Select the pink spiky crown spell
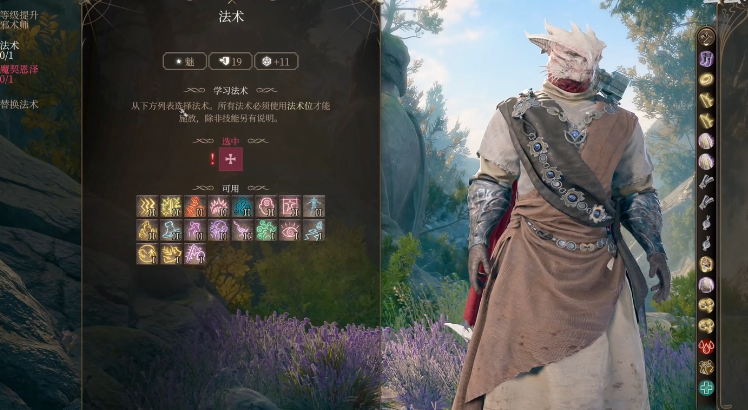 219,206
